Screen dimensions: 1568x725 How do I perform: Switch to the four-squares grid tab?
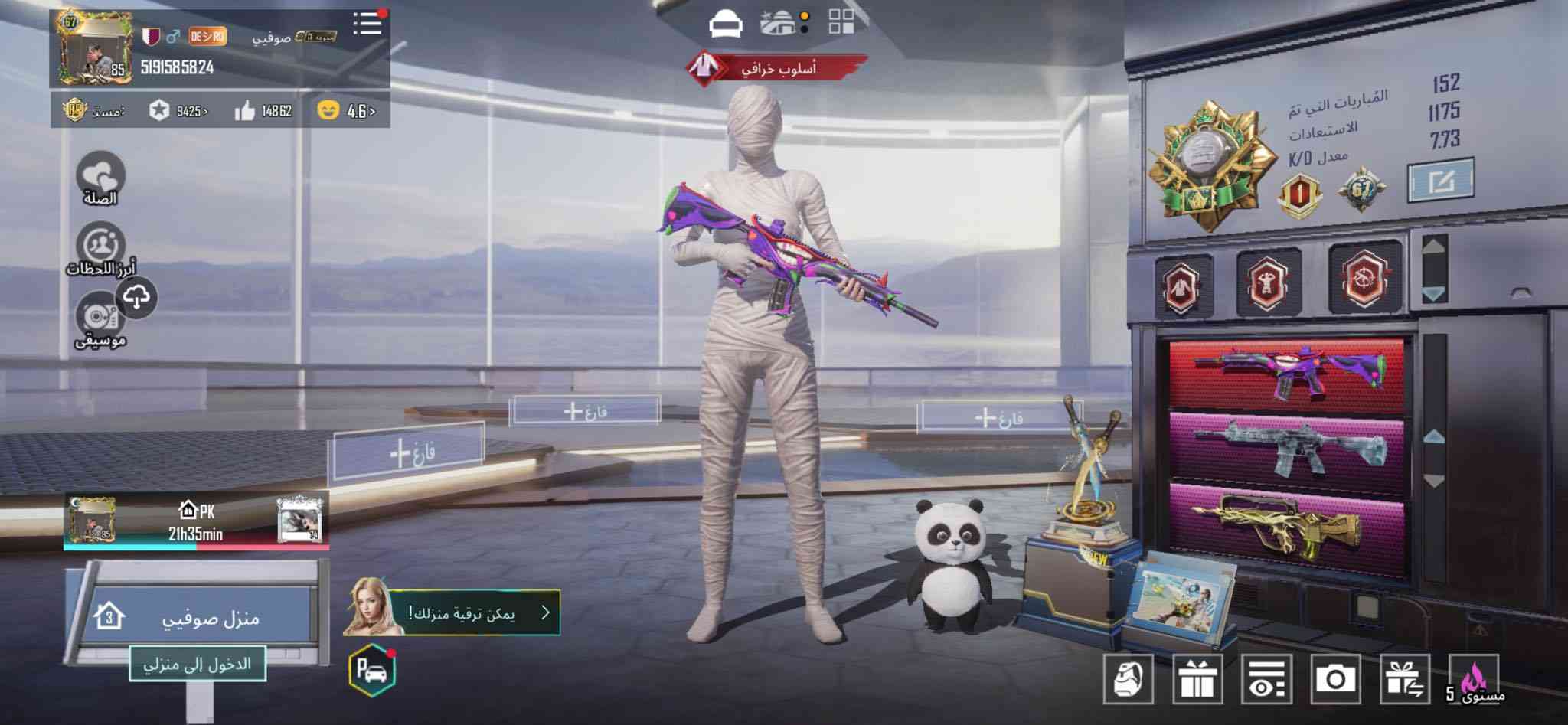coord(841,23)
